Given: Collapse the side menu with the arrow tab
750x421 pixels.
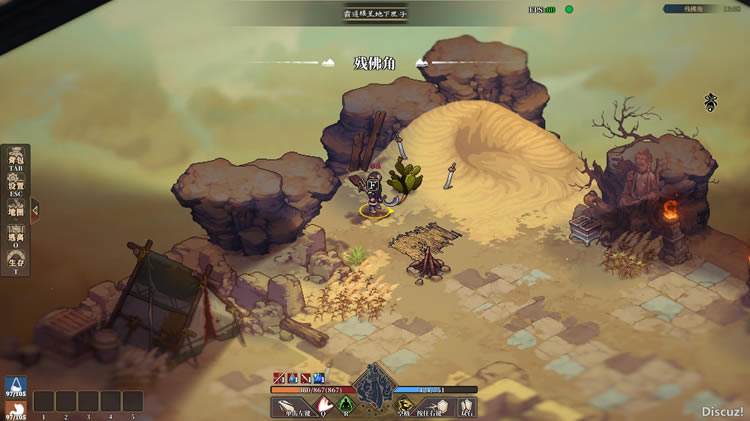Looking at the screenshot, I should 35,210.
